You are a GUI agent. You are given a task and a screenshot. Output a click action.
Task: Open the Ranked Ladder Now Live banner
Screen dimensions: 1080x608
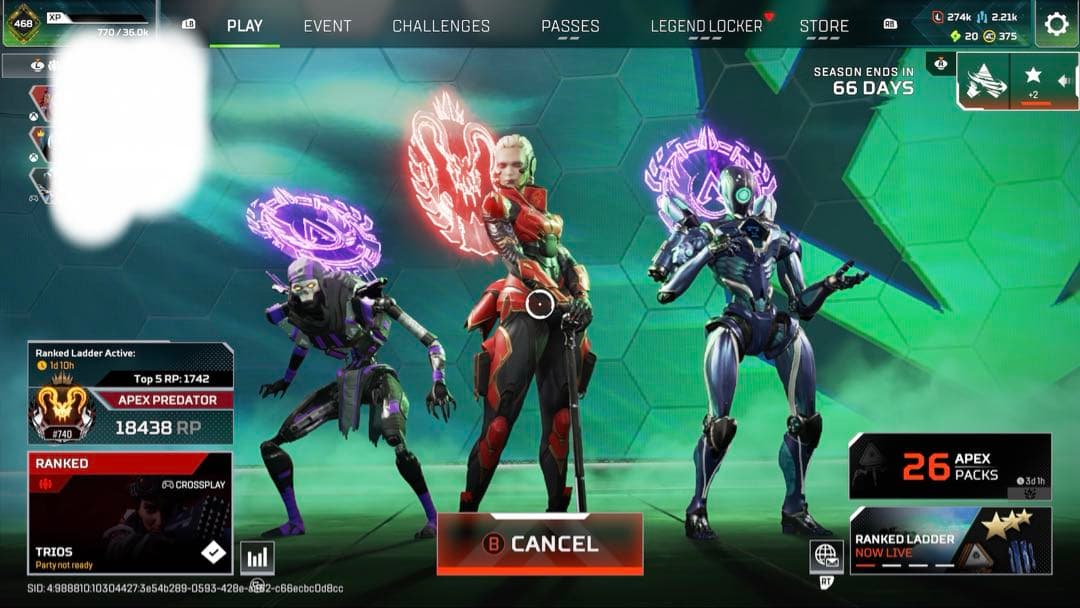coord(949,540)
